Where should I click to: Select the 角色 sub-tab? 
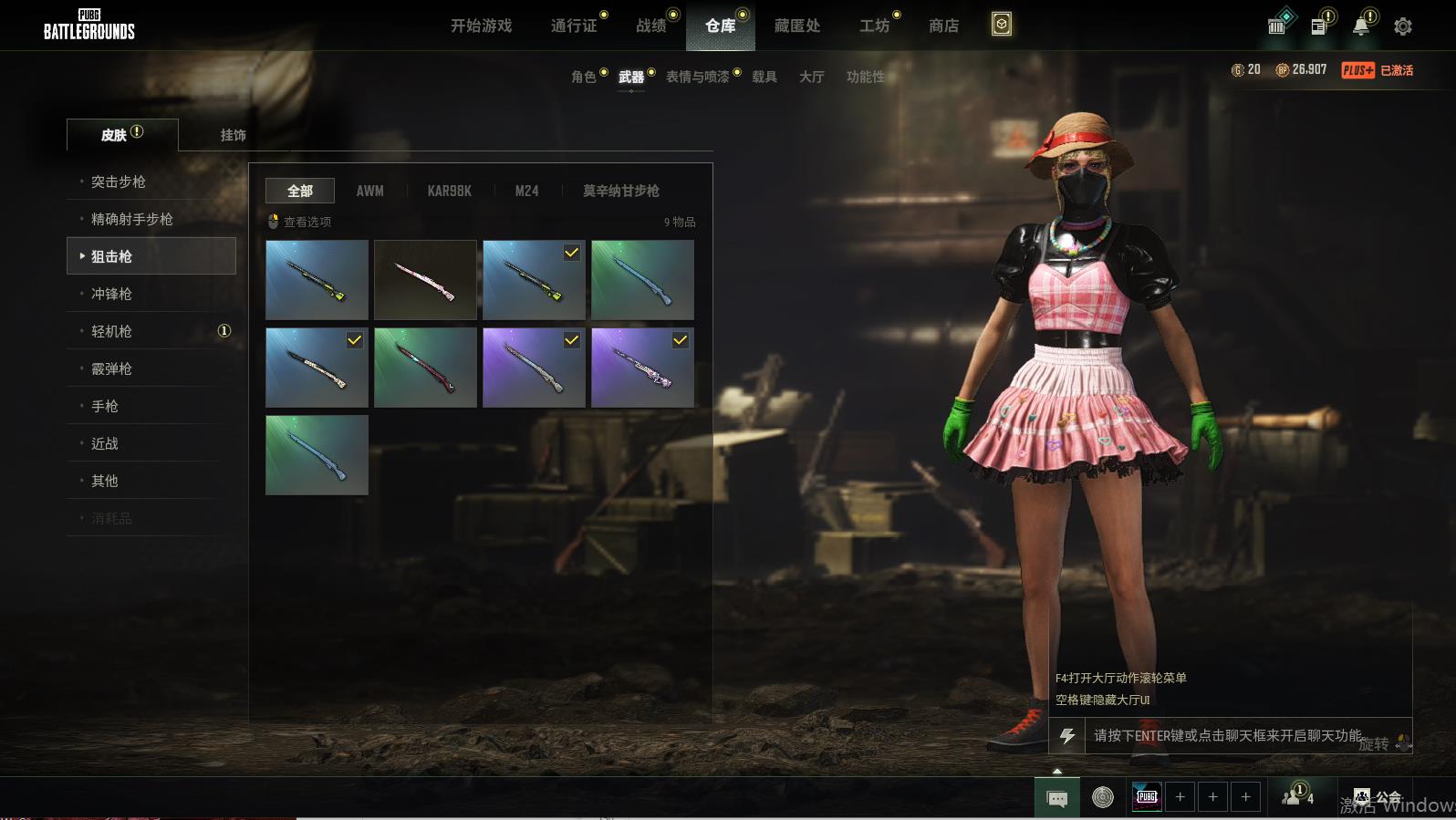[x=584, y=77]
